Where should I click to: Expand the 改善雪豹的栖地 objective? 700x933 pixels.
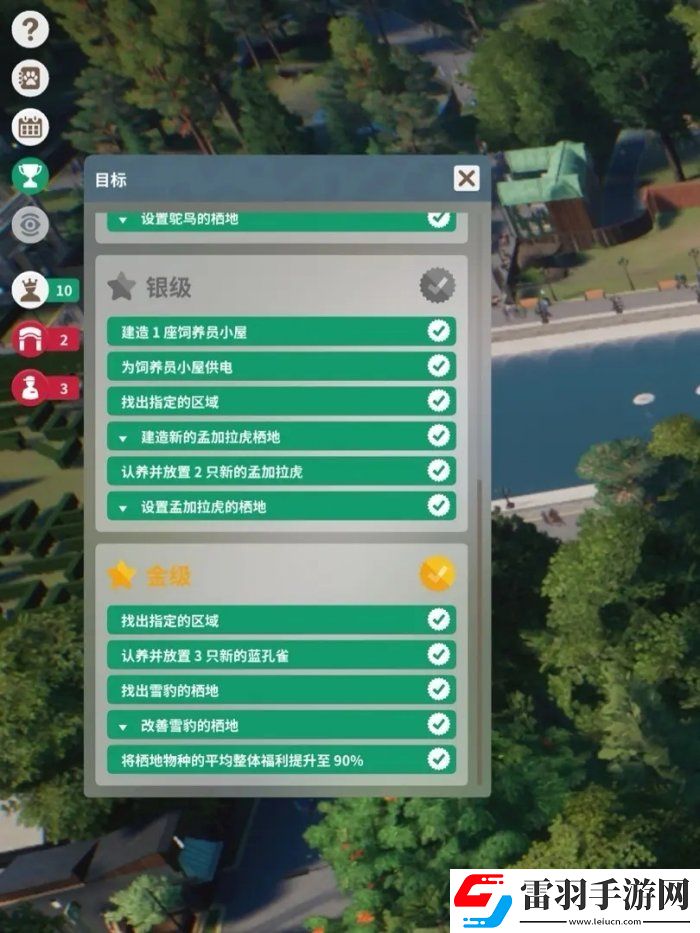(124, 725)
